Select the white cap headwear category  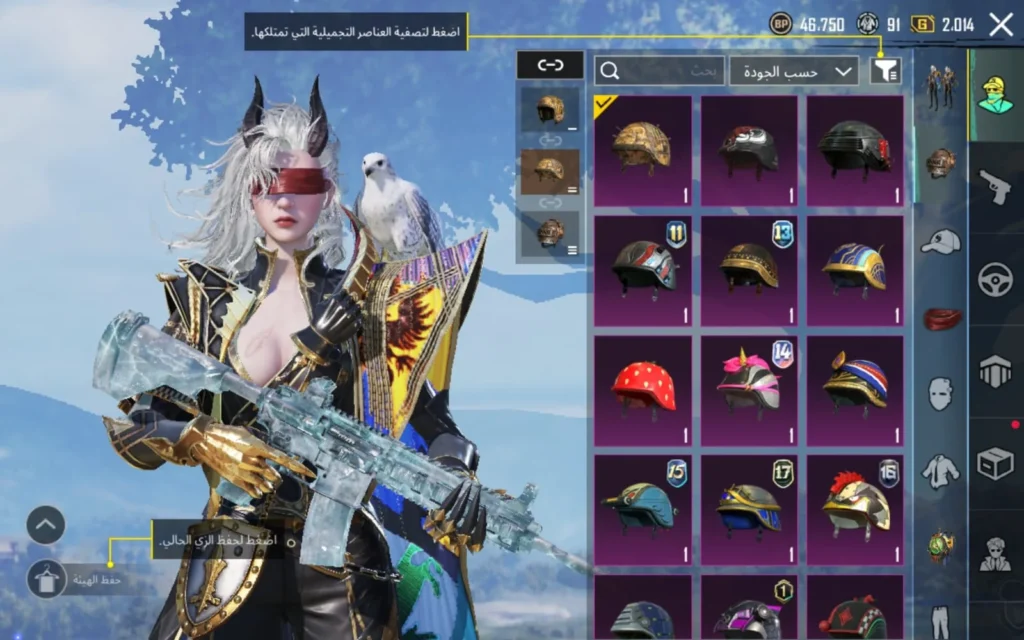click(x=940, y=241)
